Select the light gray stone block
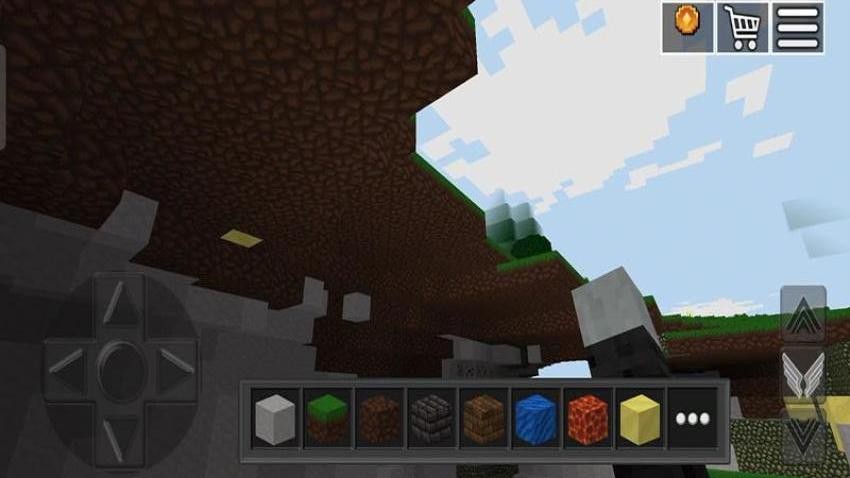 (x=273, y=415)
